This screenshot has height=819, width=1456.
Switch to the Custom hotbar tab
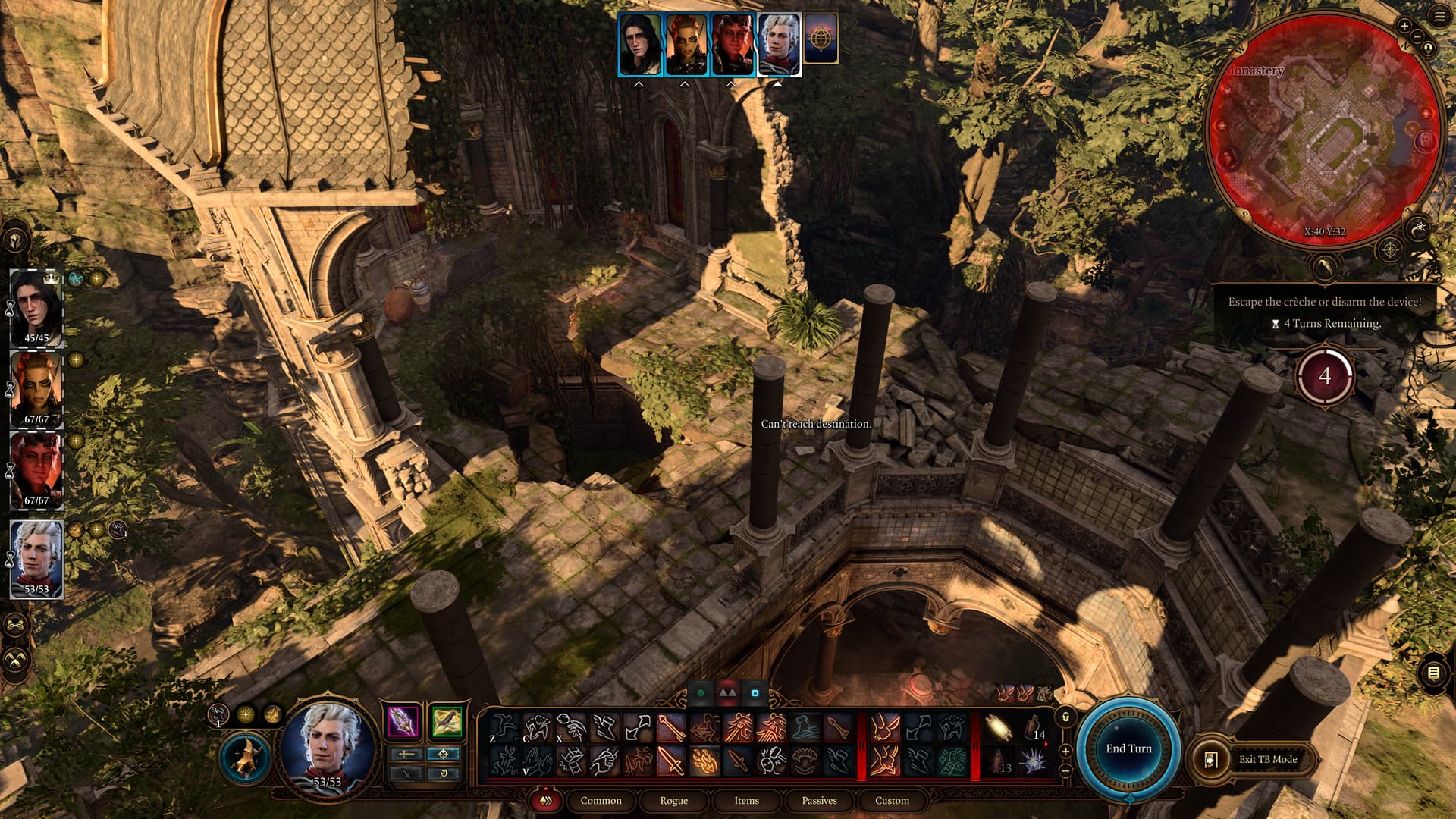tap(892, 800)
